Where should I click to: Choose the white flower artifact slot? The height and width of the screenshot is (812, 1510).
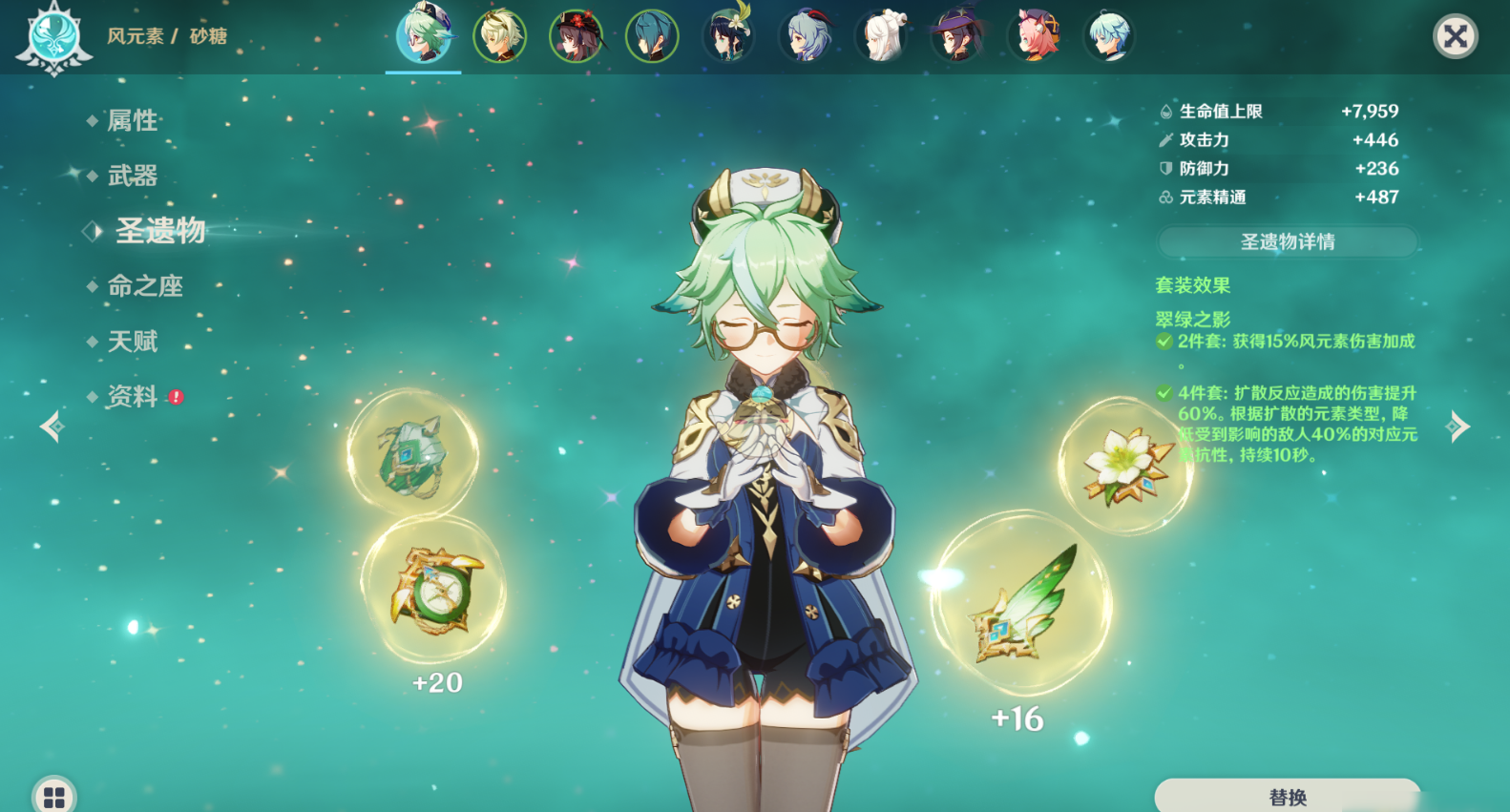(x=1124, y=466)
